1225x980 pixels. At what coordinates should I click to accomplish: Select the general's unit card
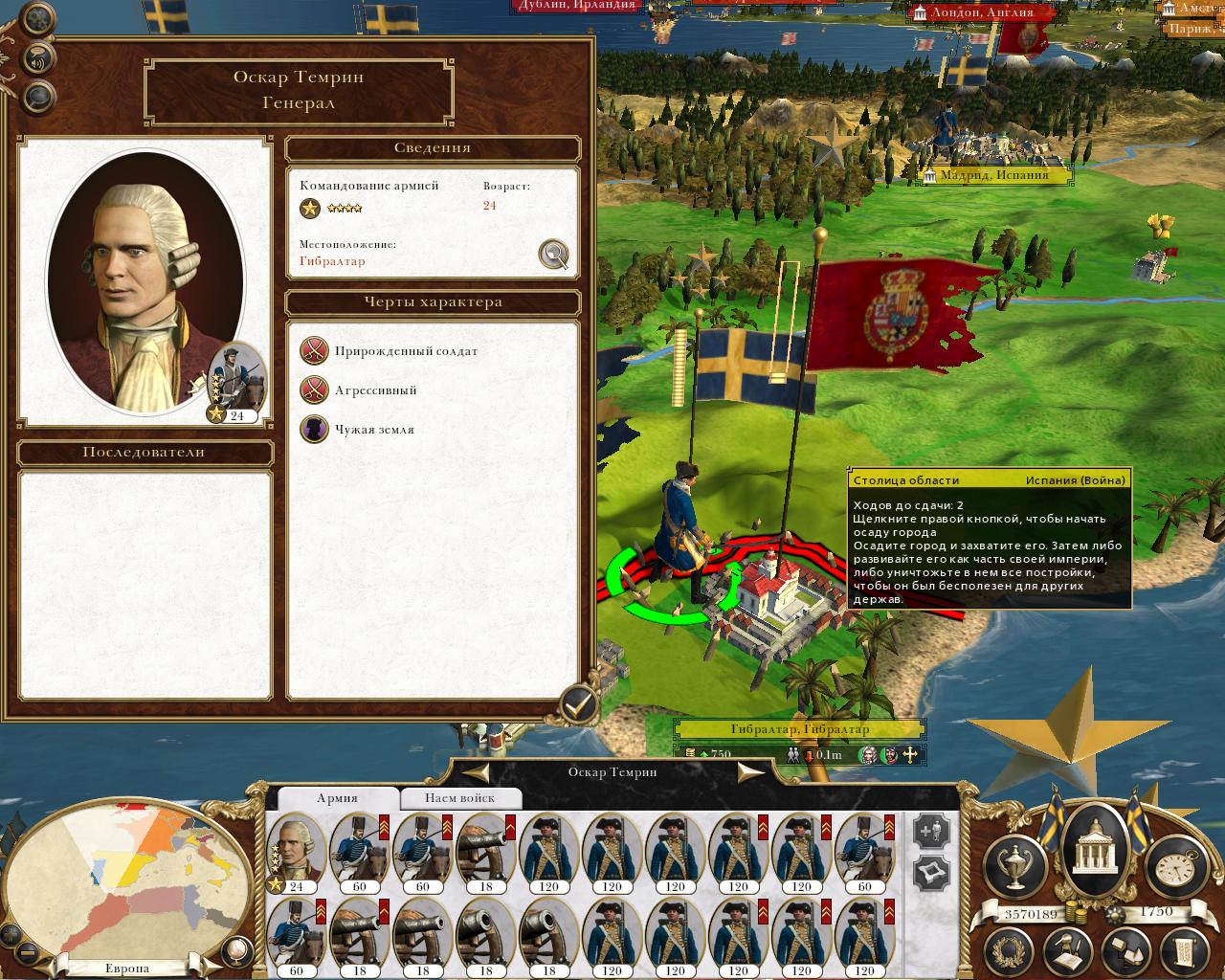293,851
